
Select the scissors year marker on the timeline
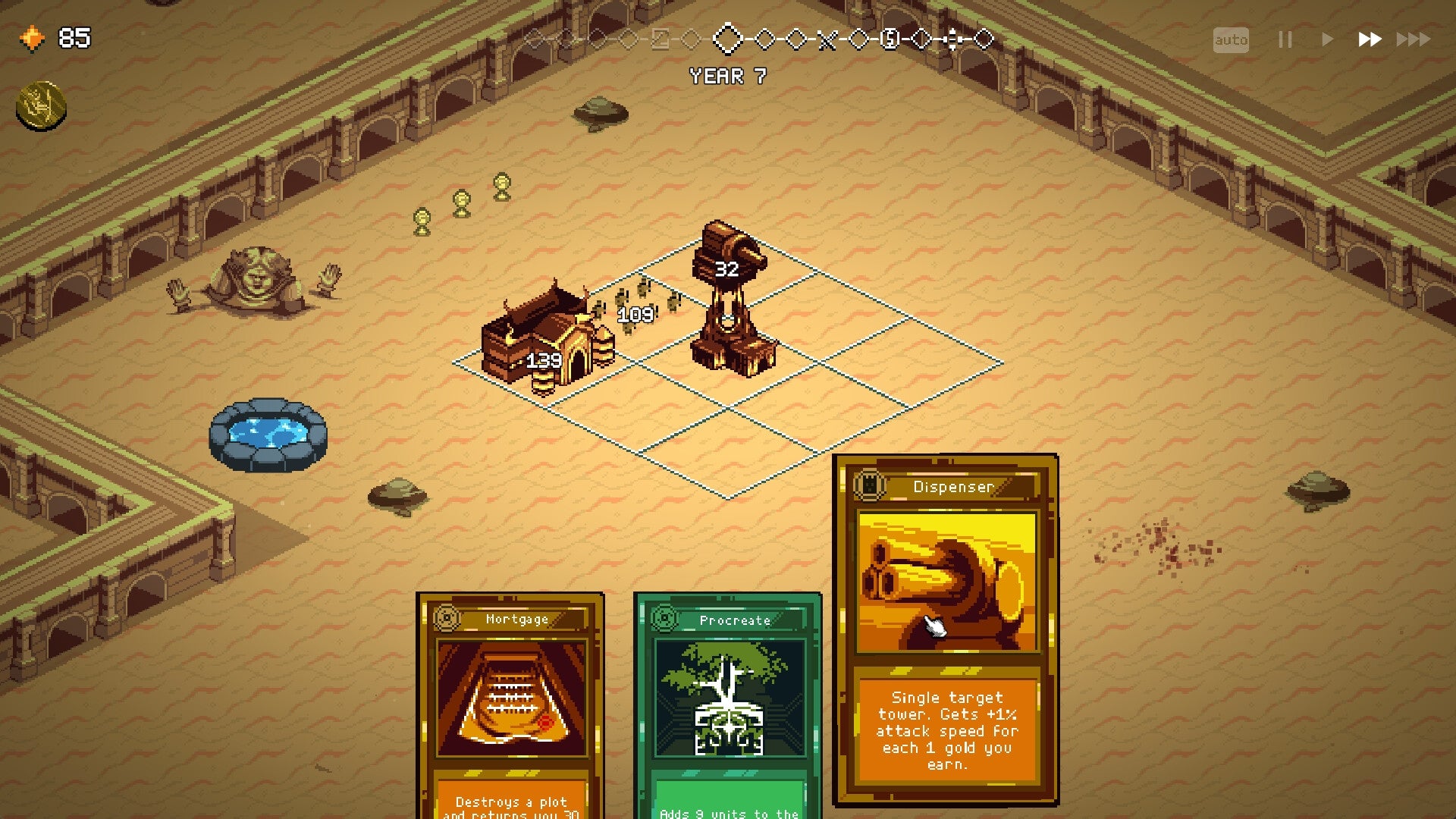[x=827, y=39]
